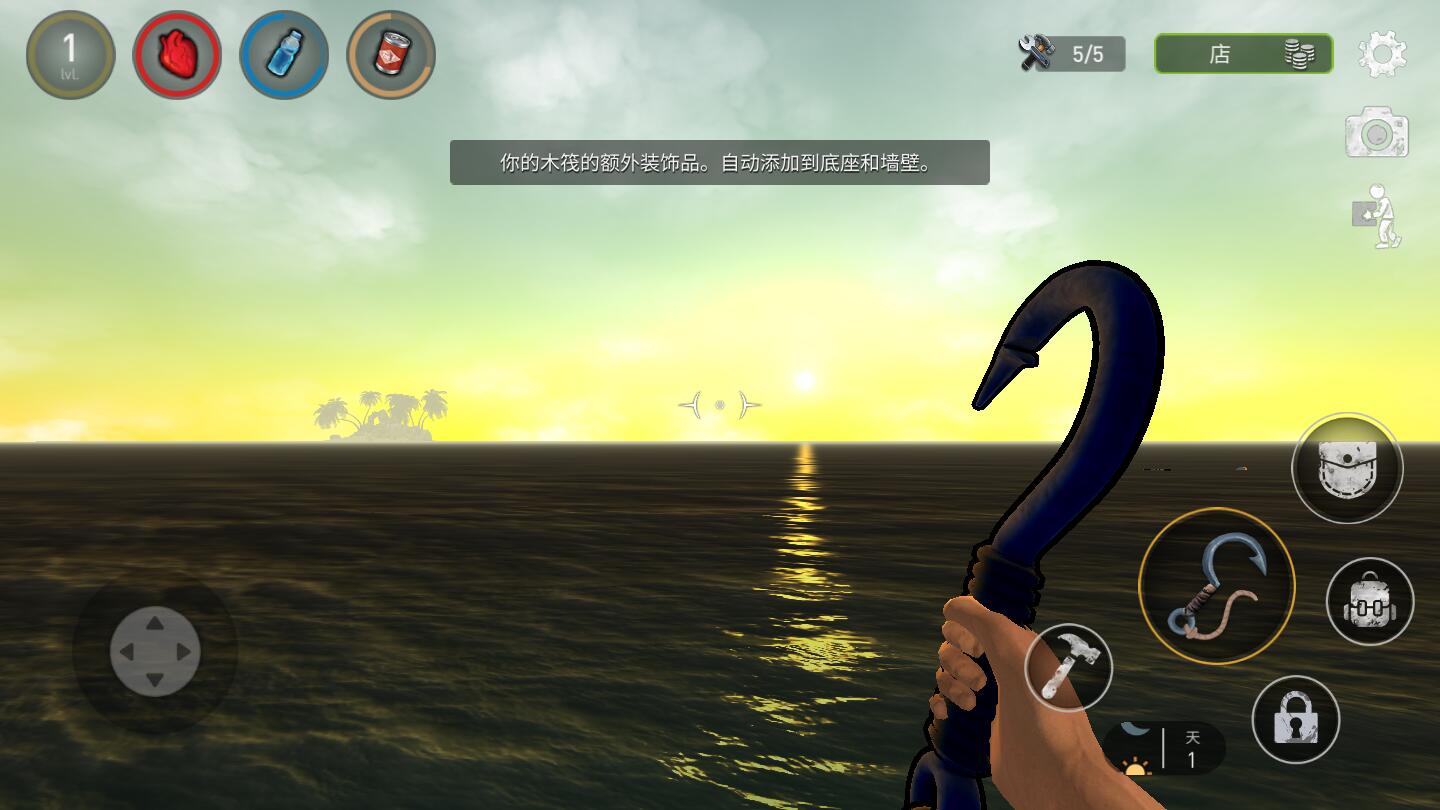Open the pouch inventory button

(1347, 468)
